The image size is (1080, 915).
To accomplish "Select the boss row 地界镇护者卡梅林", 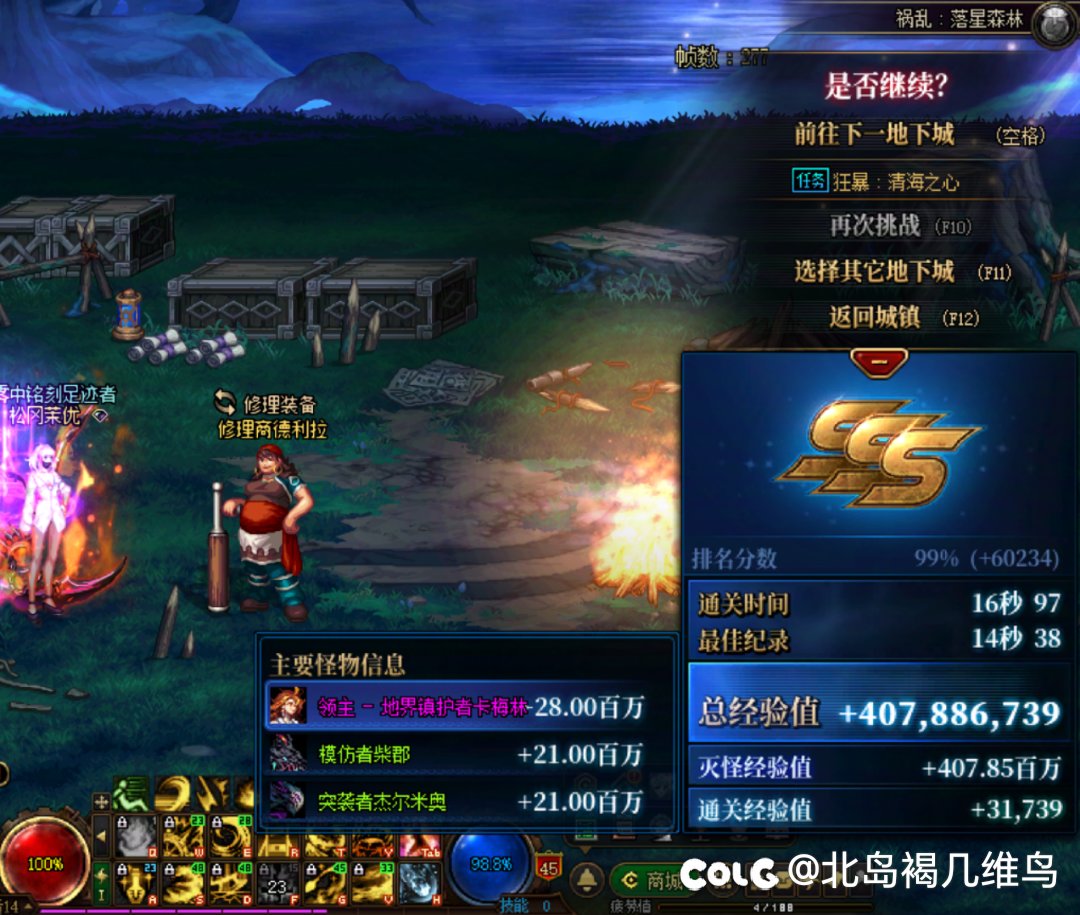I will (458, 708).
